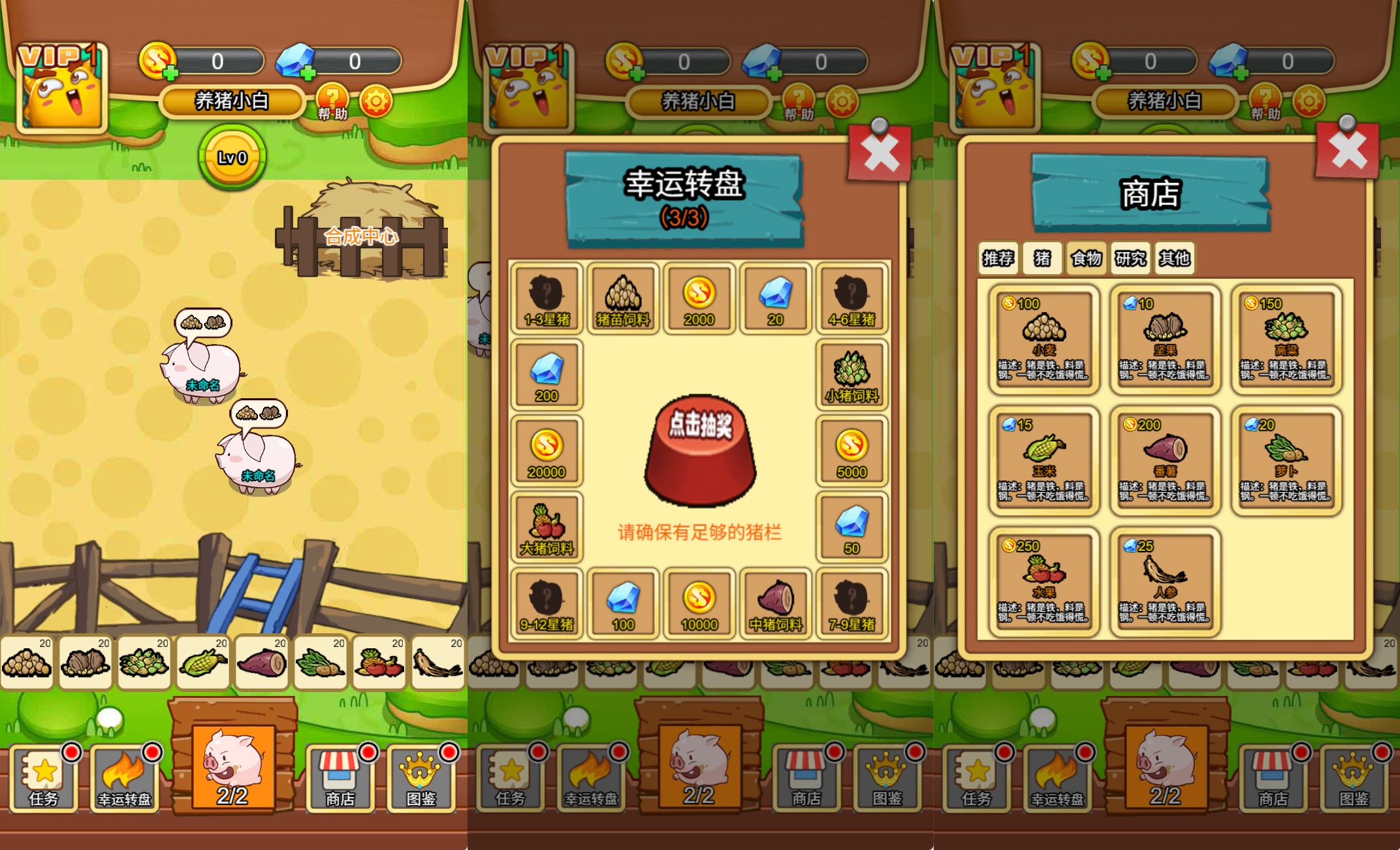The height and width of the screenshot is (850, 1400).
Task: Purchase 坚果 nuts for 10 gems
Action: pyautogui.click(x=1165, y=339)
